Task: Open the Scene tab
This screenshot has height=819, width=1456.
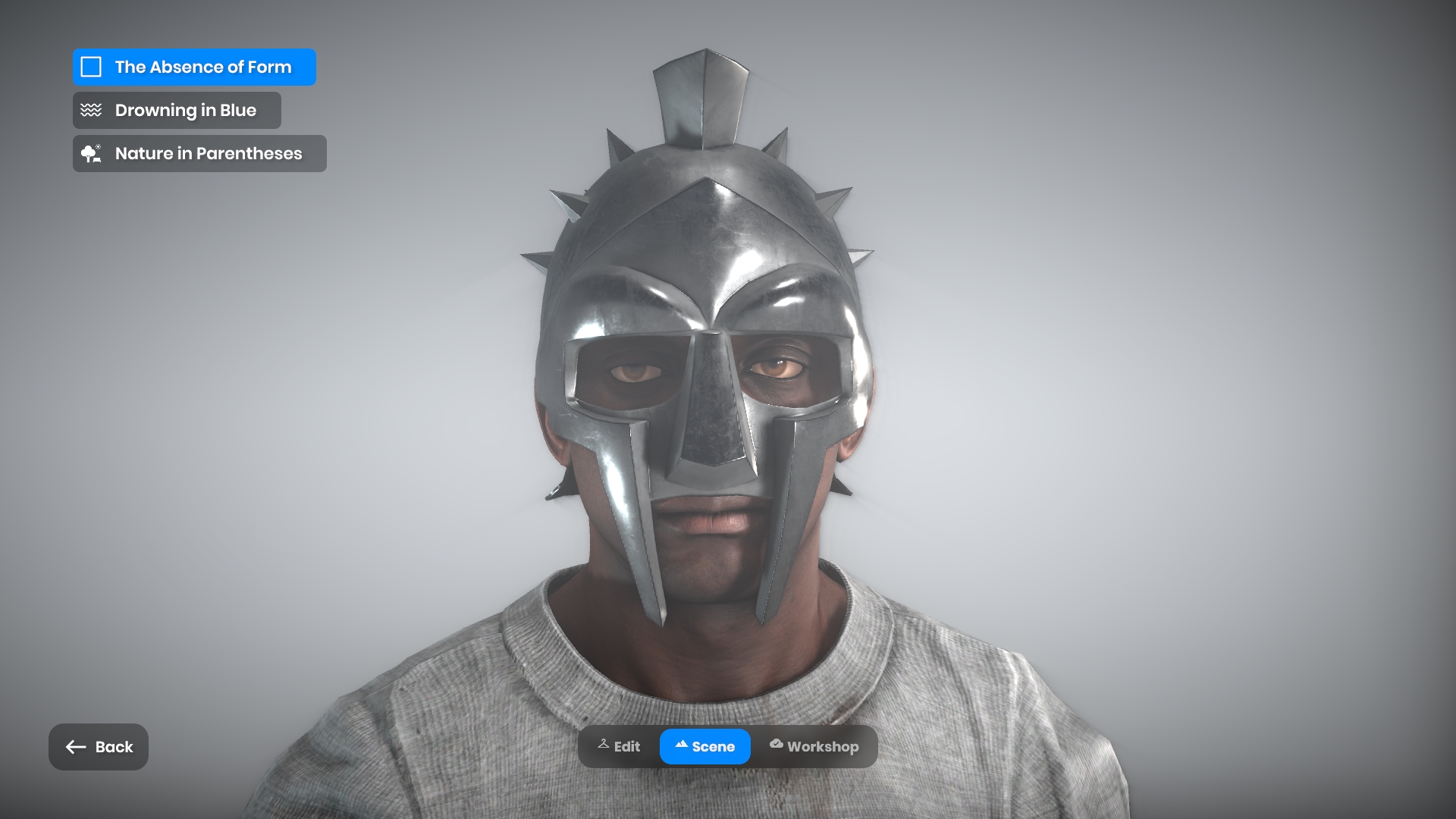Action: [705, 746]
